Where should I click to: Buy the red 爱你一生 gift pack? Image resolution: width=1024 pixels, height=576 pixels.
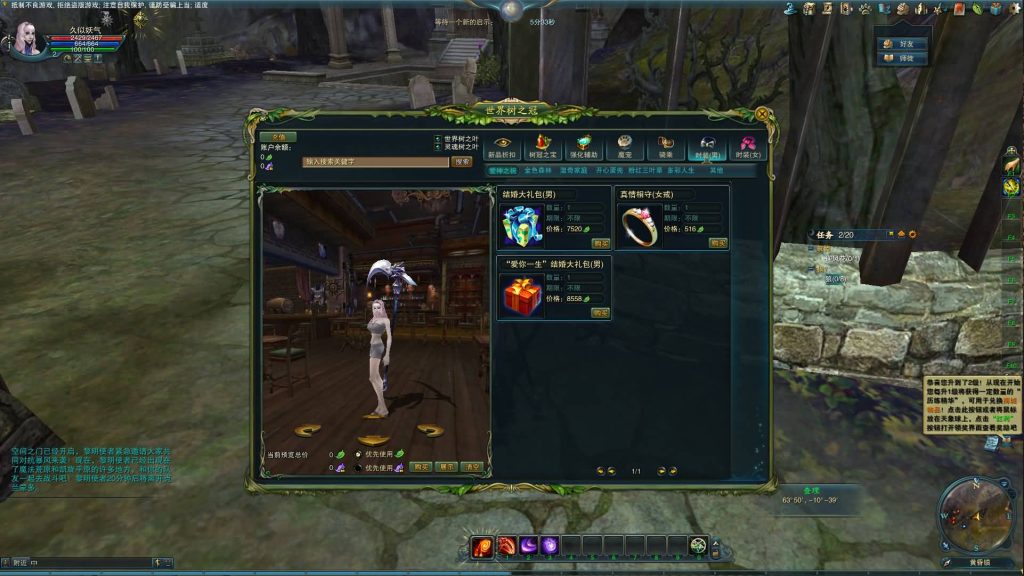(600, 313)
